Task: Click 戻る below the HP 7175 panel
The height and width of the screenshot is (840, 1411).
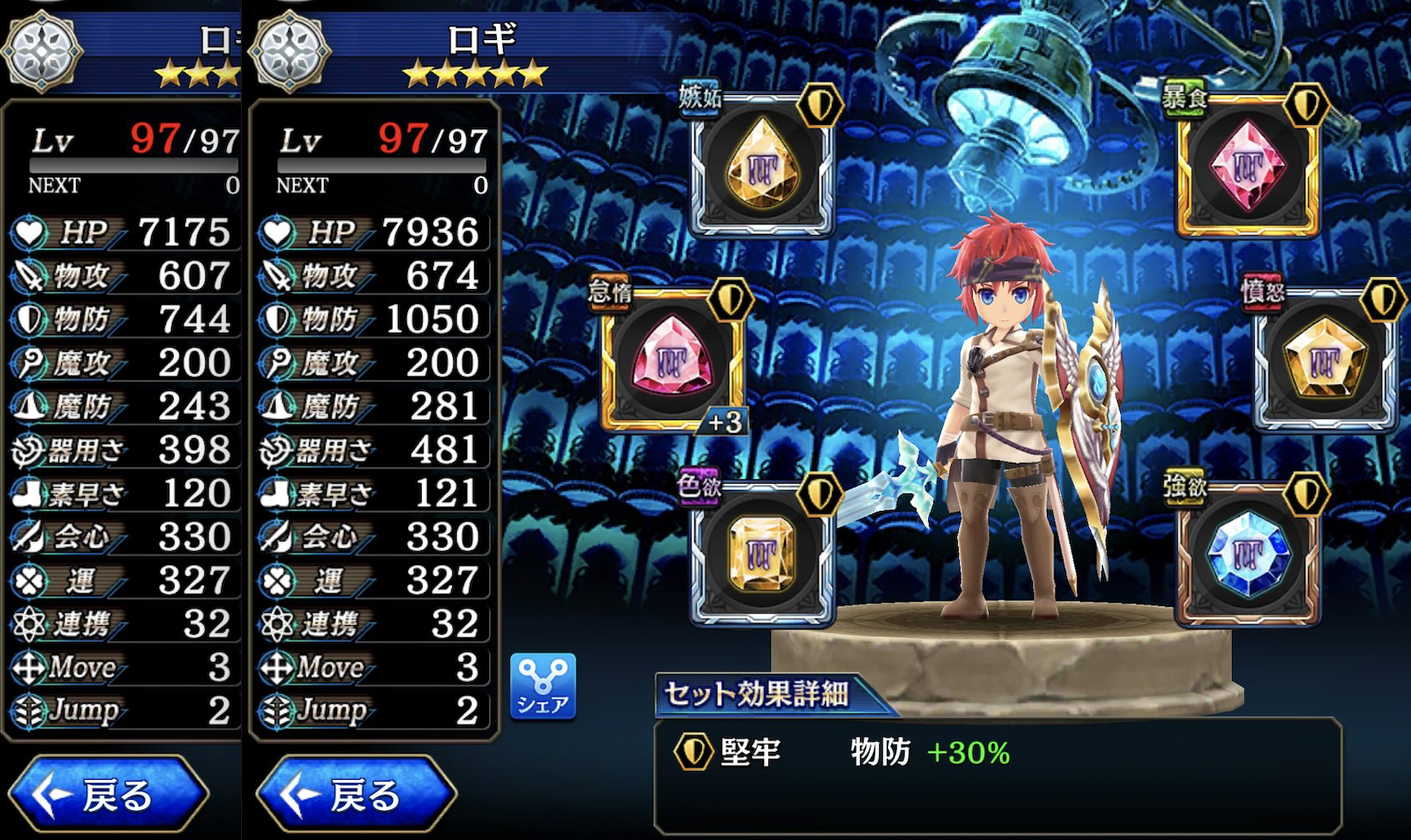Action: [x=108, y=794]
